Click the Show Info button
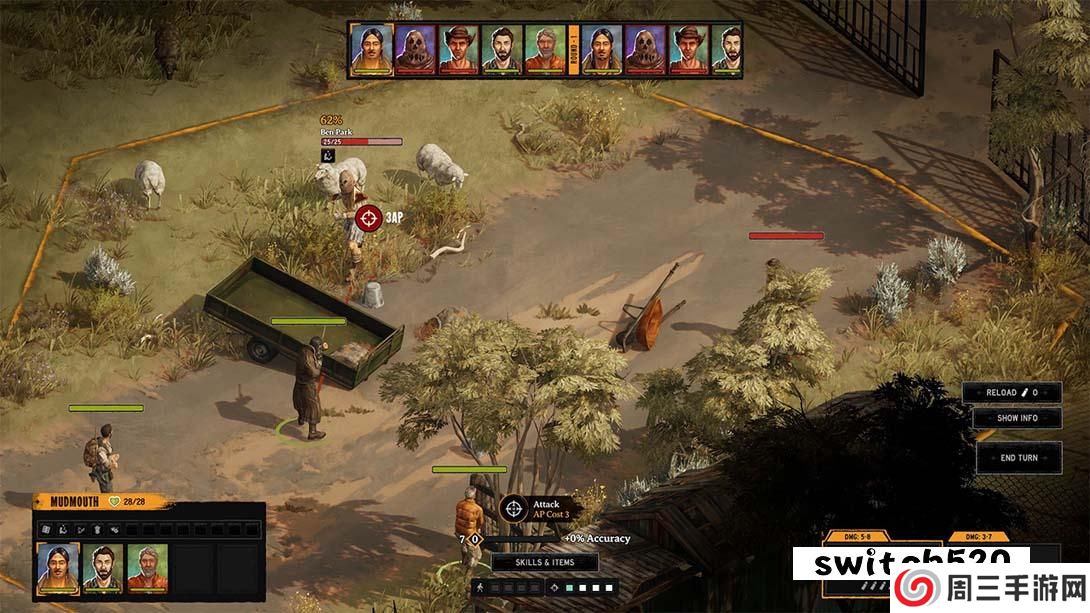The height and width of the screenshot is (613, 1090). click(1017, 418)
